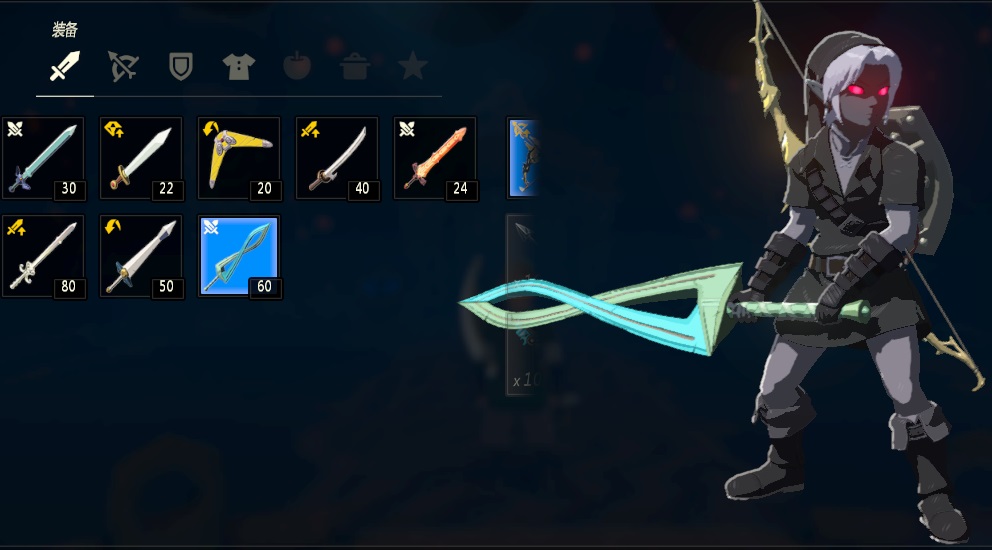Switch to the star key items tab

[412, 67]
